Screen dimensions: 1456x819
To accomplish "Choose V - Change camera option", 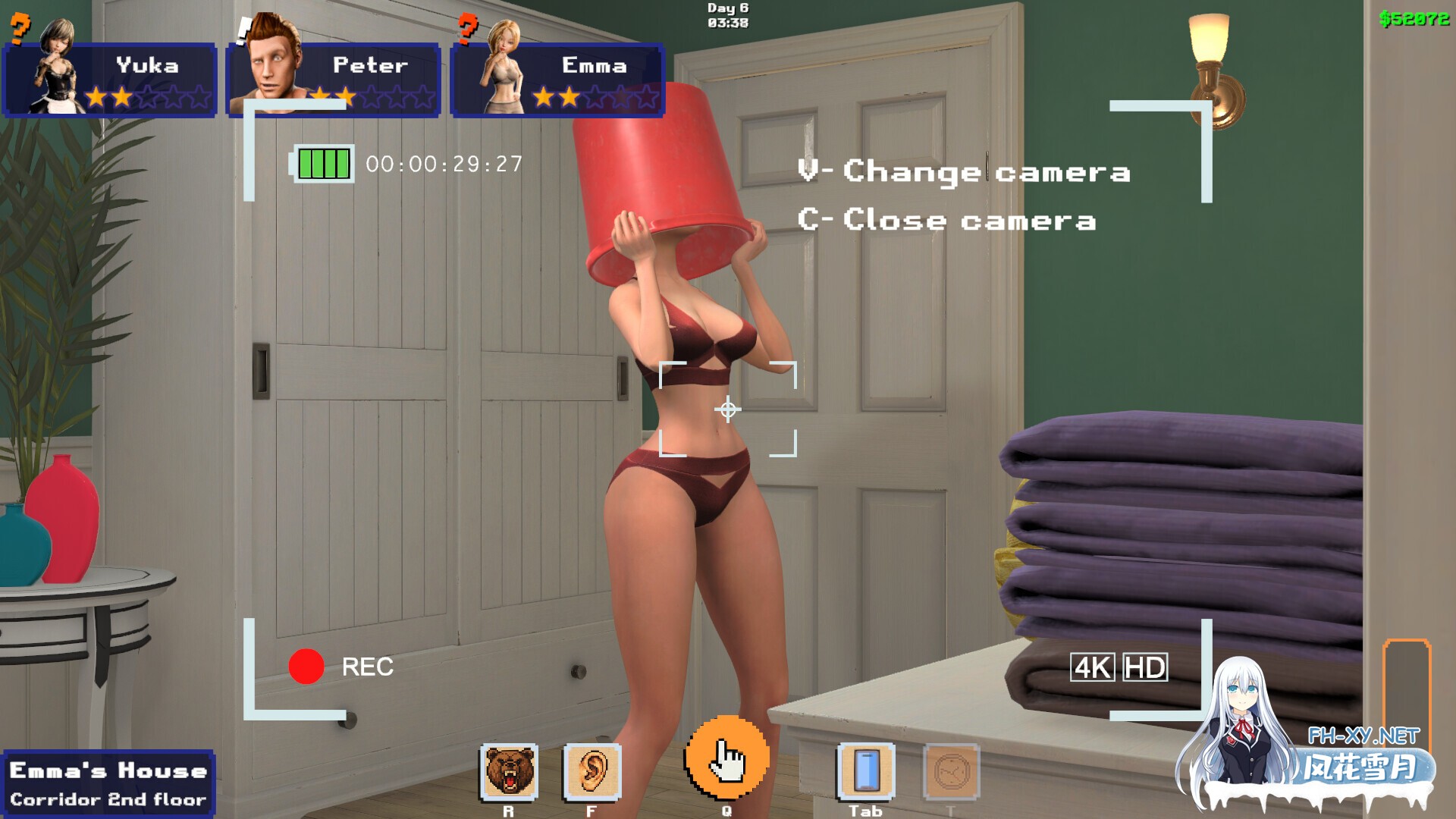I will 965,171.
